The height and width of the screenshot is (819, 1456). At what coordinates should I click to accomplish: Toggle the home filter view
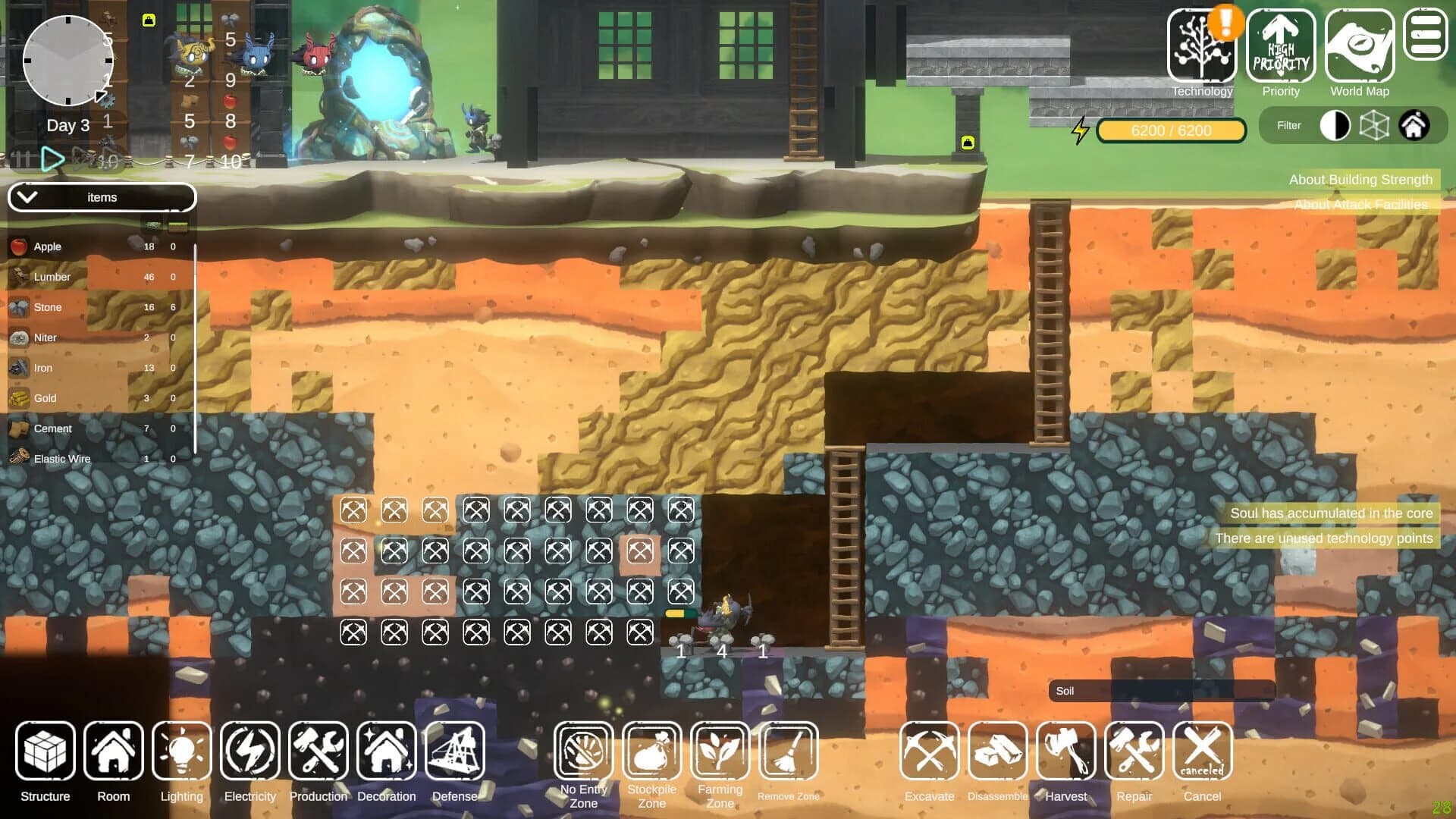(1415, 125)
